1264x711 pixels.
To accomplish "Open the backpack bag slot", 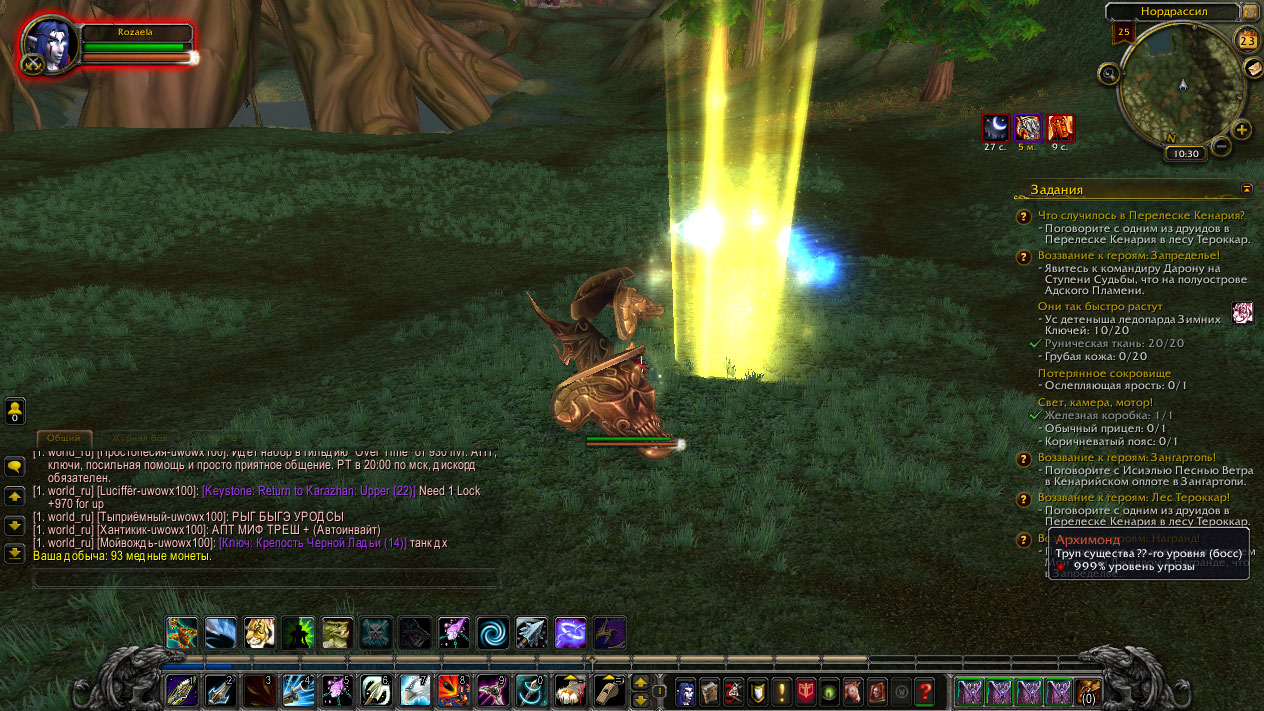I will (x=1087, y=691).
